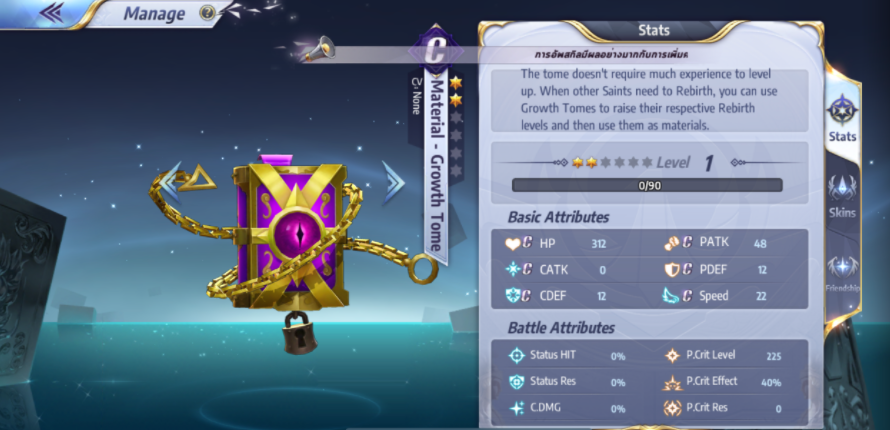Show the next saint with right arrow
890x430 pixels.
394,181
